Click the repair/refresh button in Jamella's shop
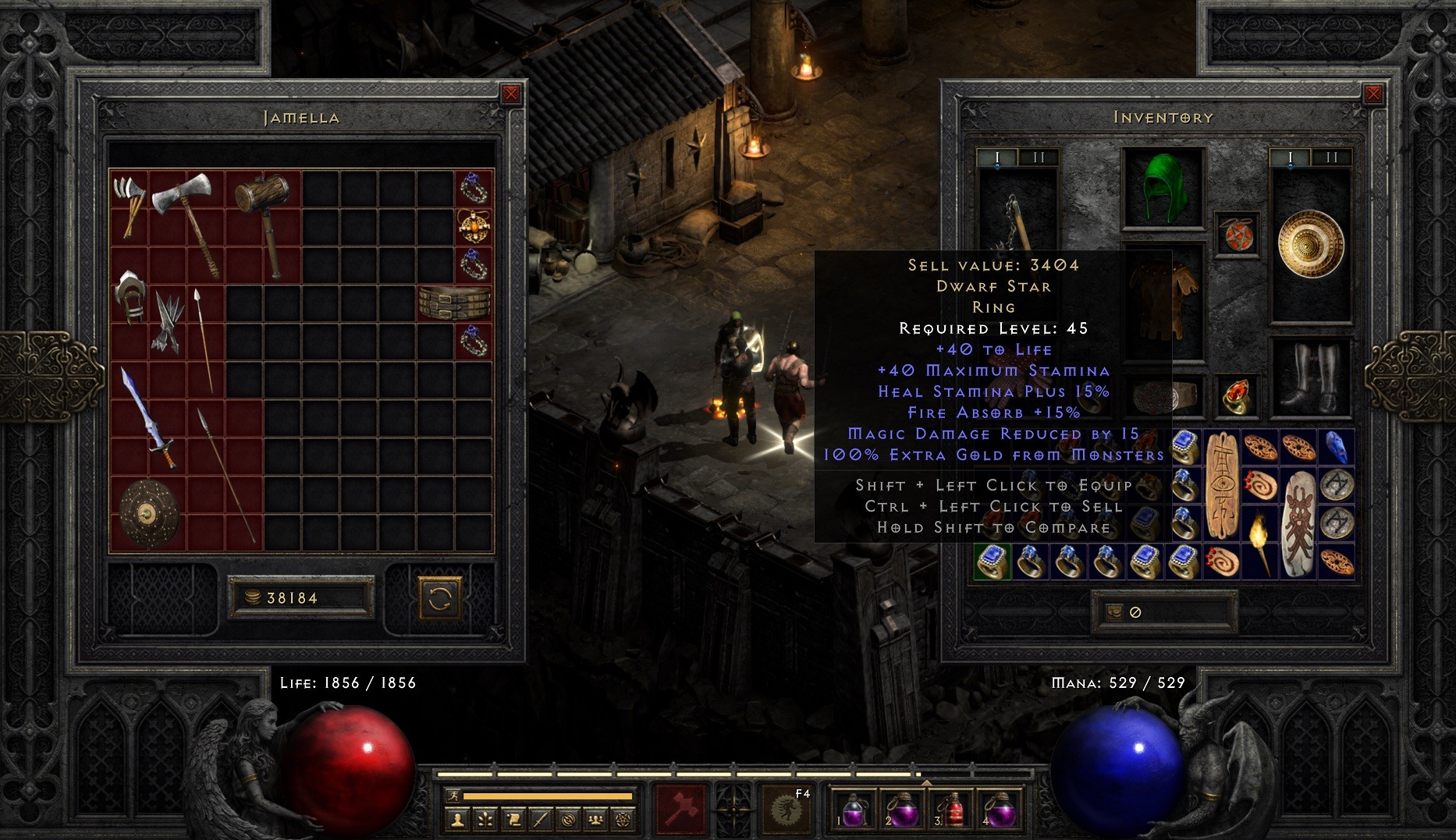1456x840 pixels. [x=440, y=598]
